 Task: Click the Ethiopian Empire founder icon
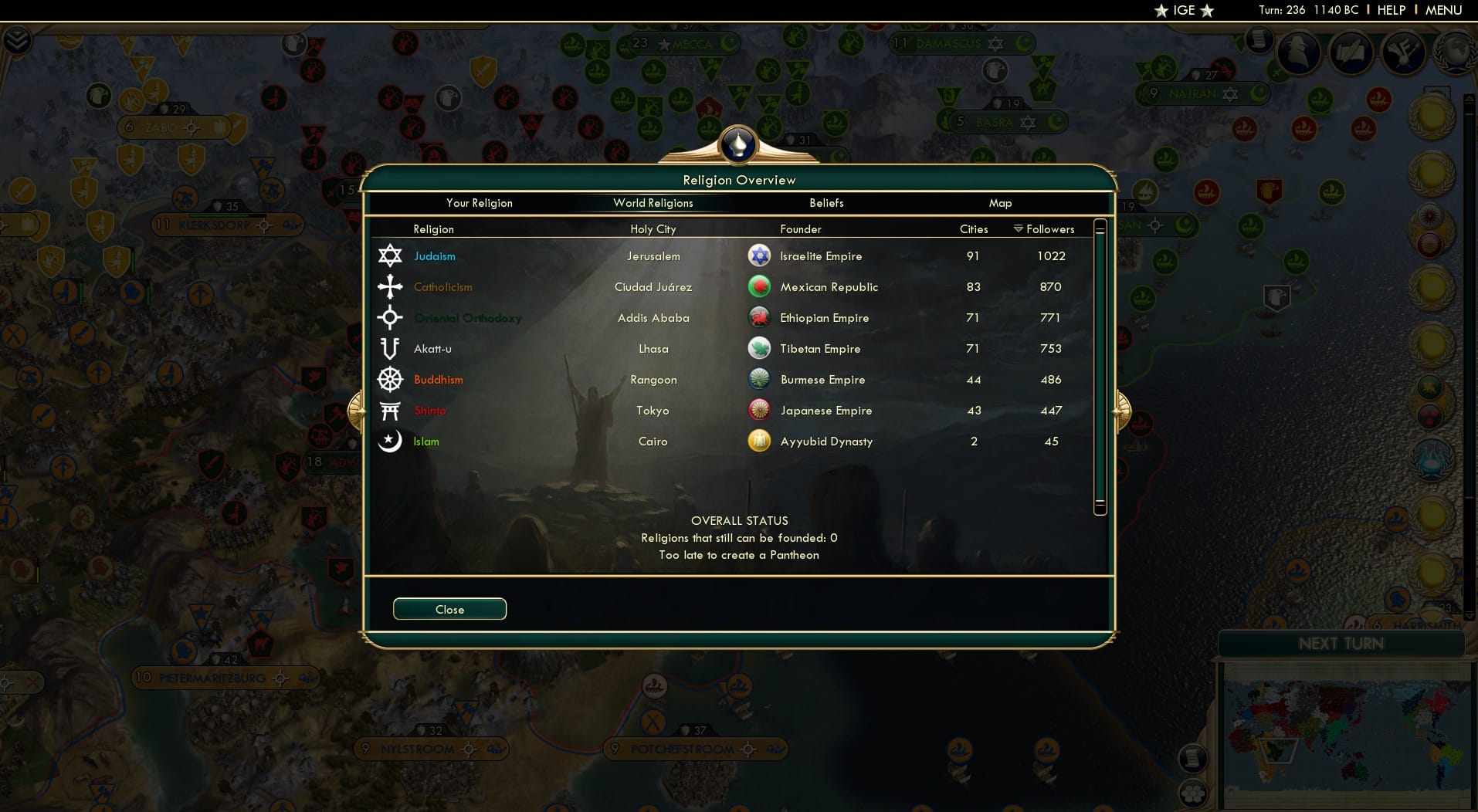pos(761,317)
